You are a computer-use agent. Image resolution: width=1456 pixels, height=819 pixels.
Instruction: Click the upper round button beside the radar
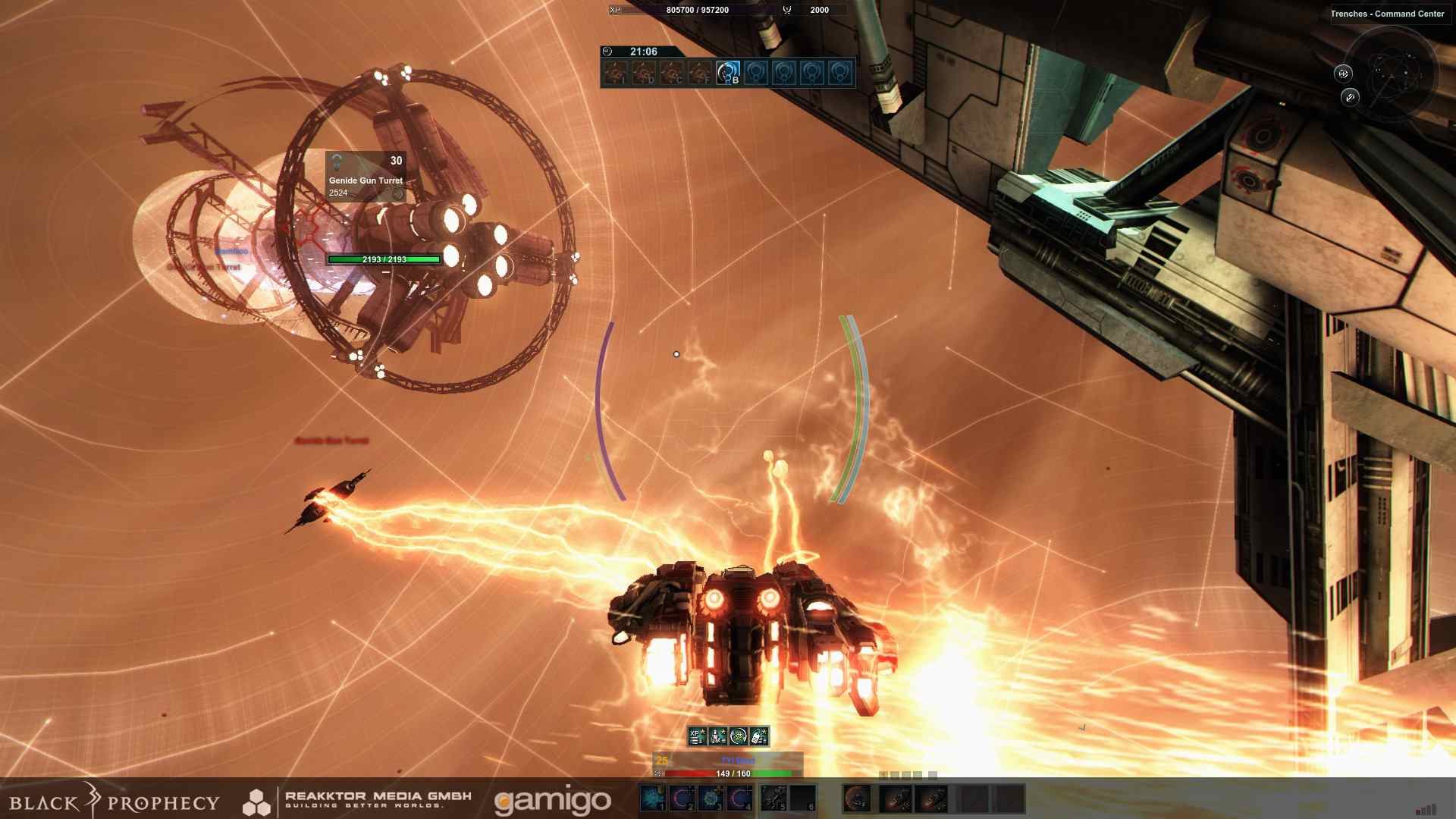point(1343,74)
